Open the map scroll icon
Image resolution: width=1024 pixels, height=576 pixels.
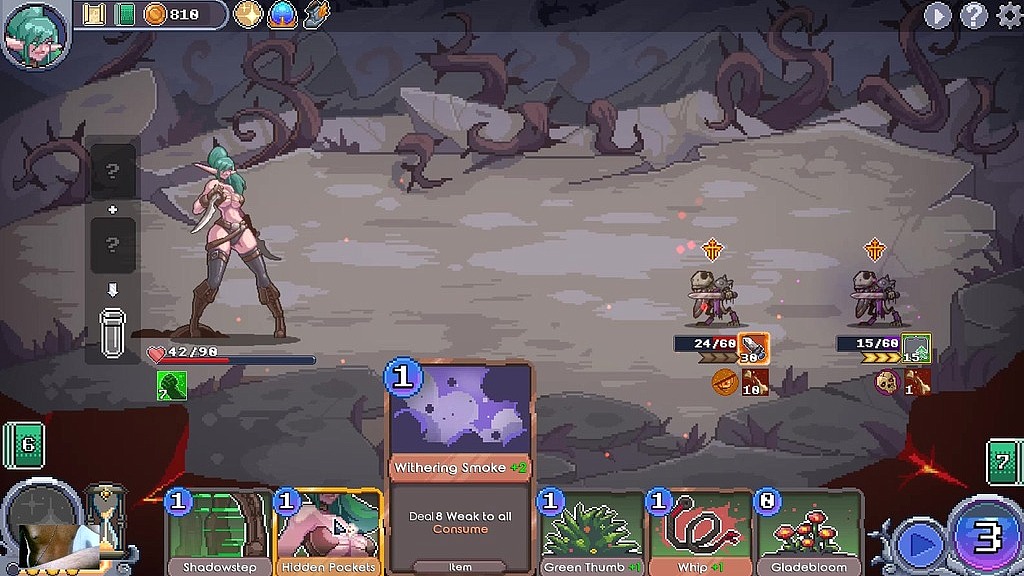click(94, 14)
